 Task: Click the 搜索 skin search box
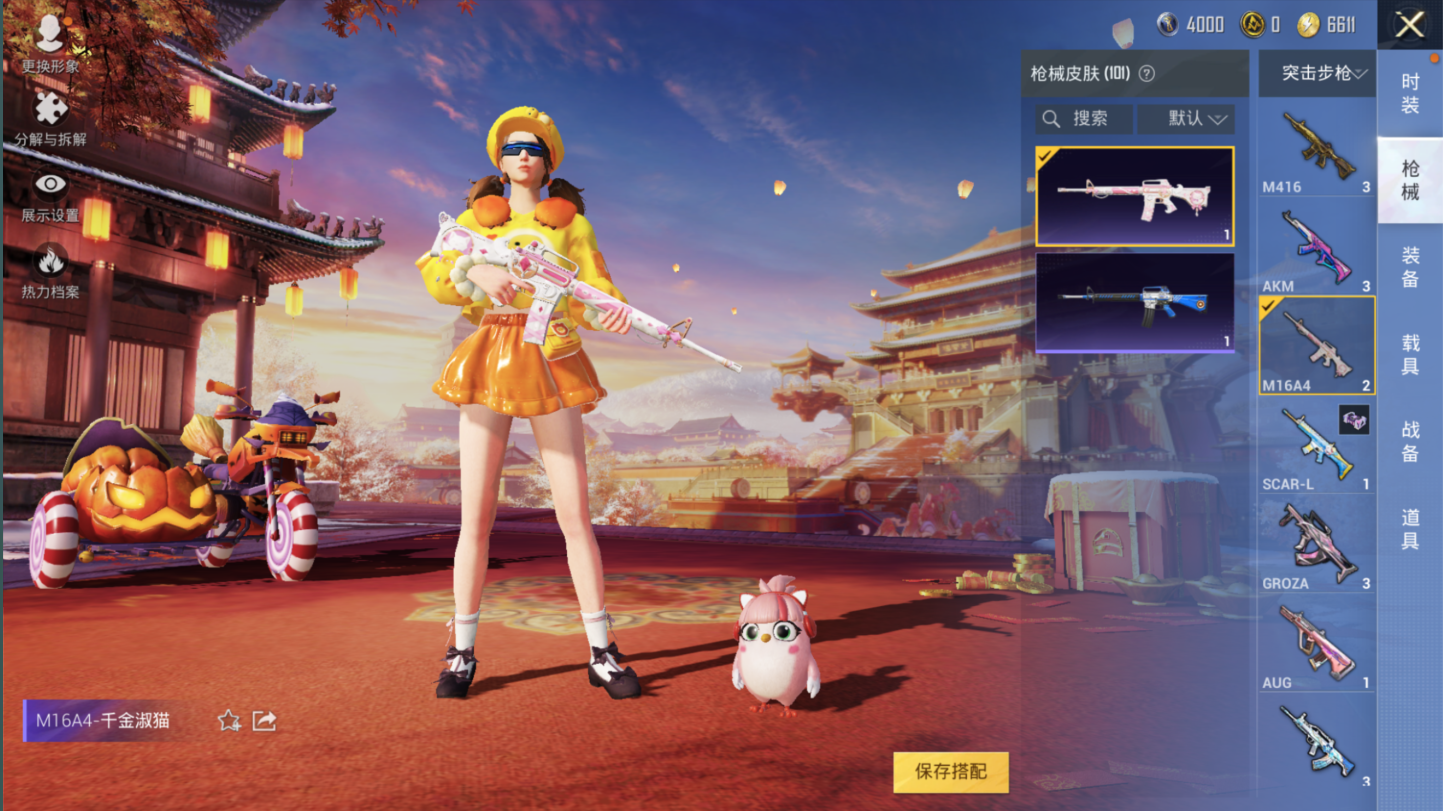pyautogui.click(x=1084, y=119)
